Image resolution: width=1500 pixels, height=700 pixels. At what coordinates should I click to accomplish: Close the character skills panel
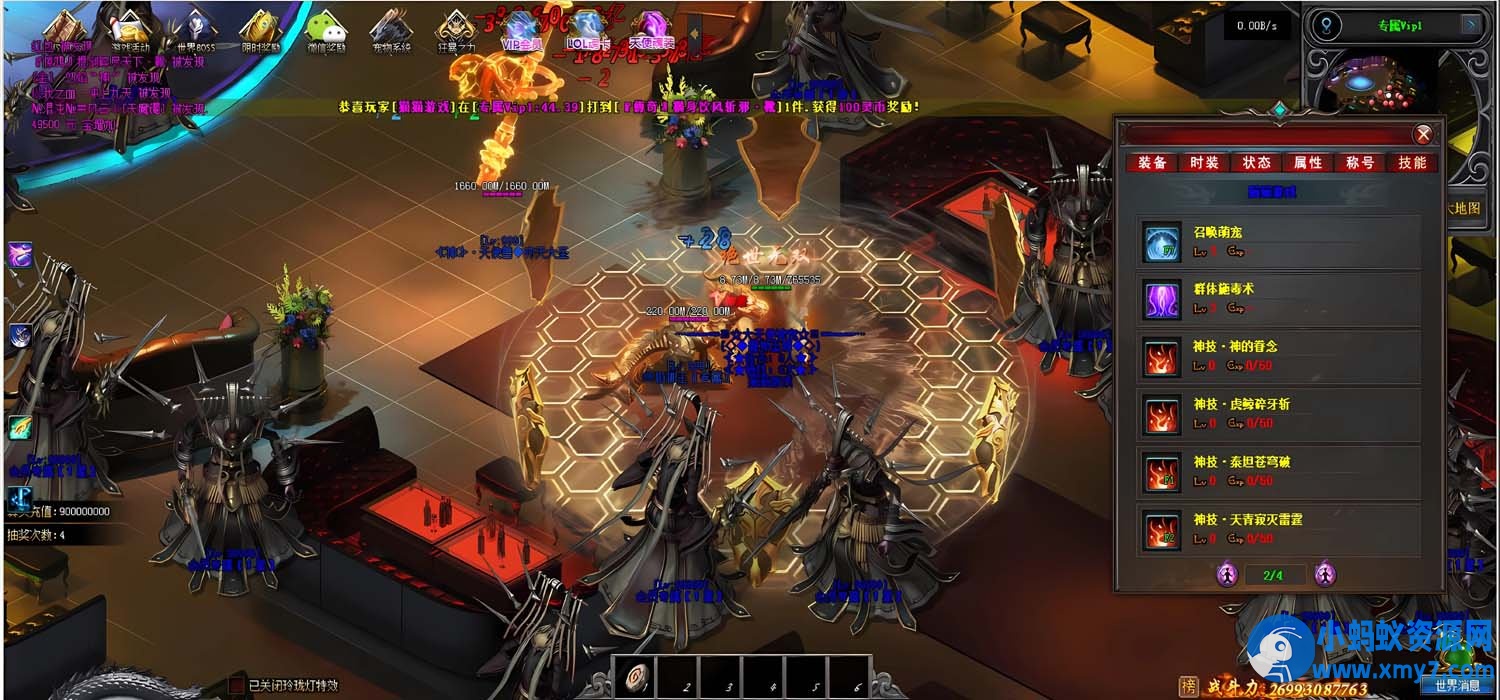(x=1423, y=135)
